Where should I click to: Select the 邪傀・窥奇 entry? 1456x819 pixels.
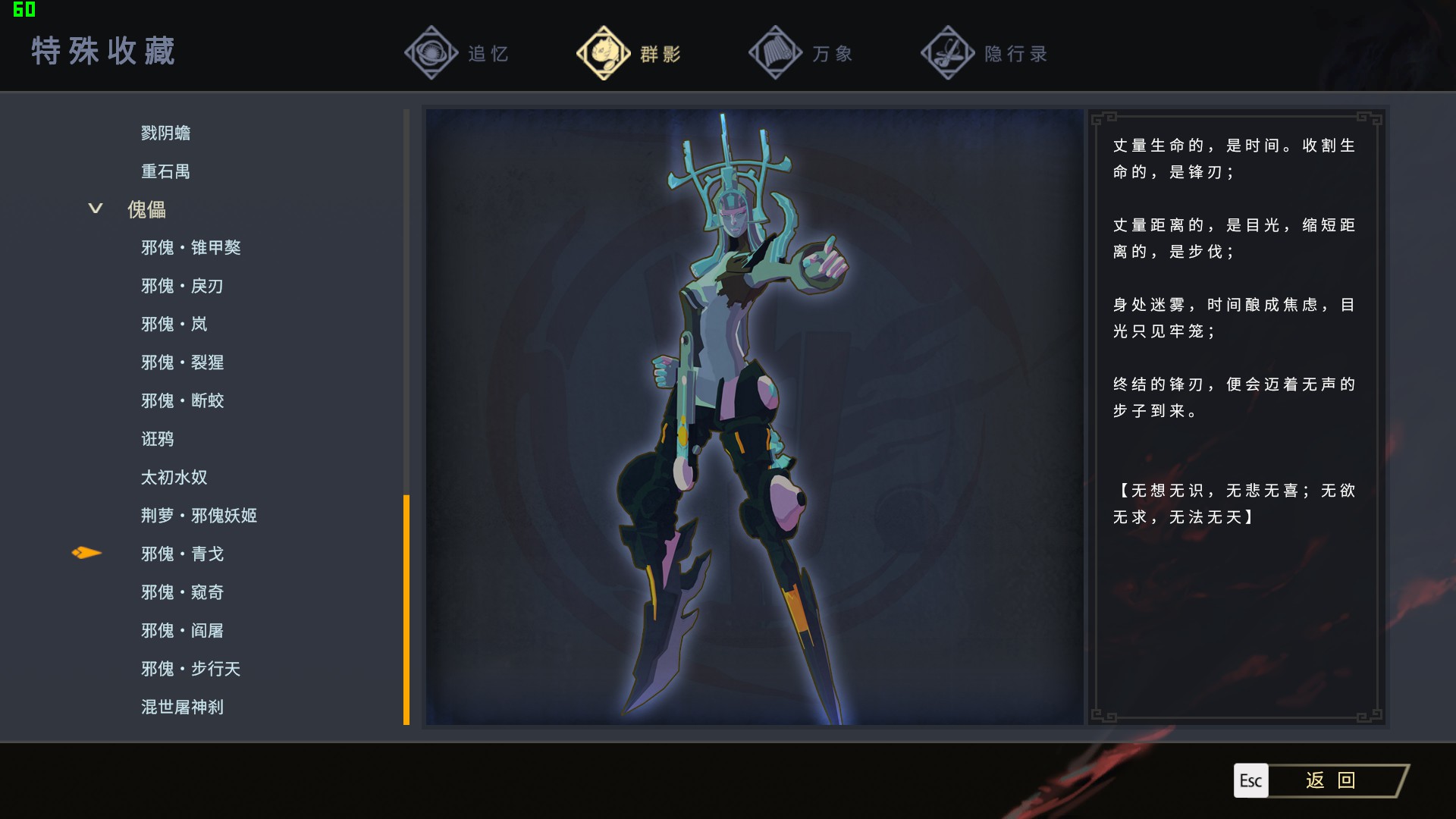[x=182, y=592]
